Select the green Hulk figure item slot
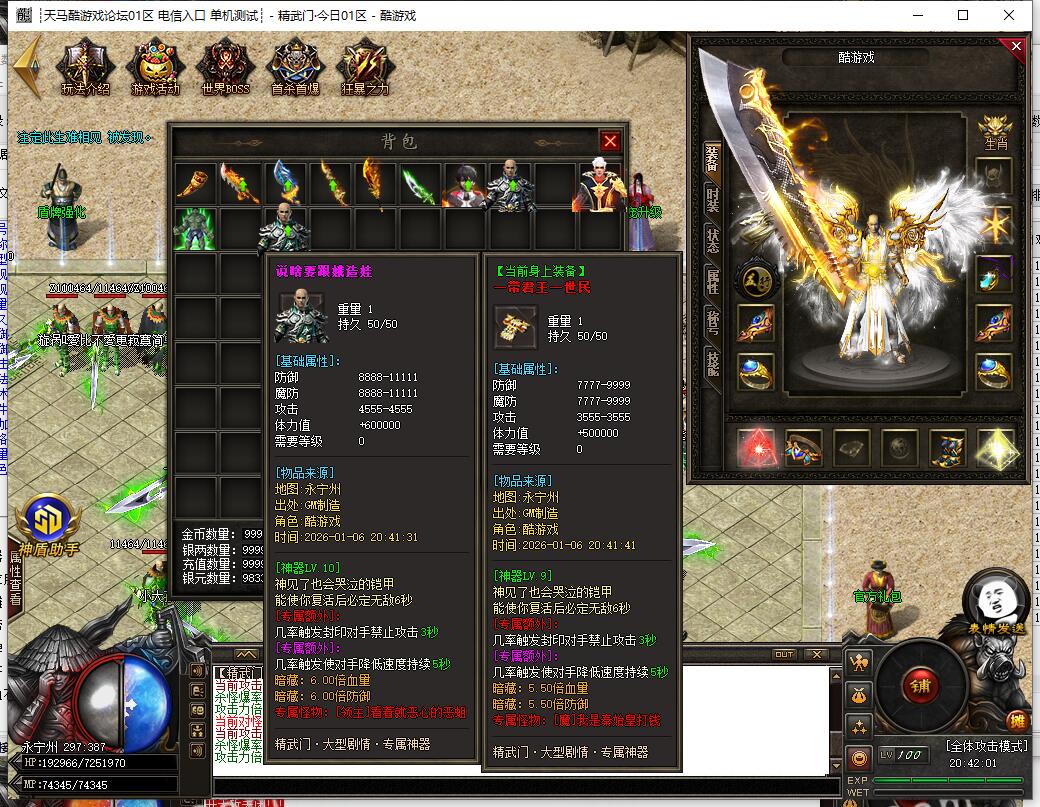Screen dimensions: 1040x807 [194, 228]
